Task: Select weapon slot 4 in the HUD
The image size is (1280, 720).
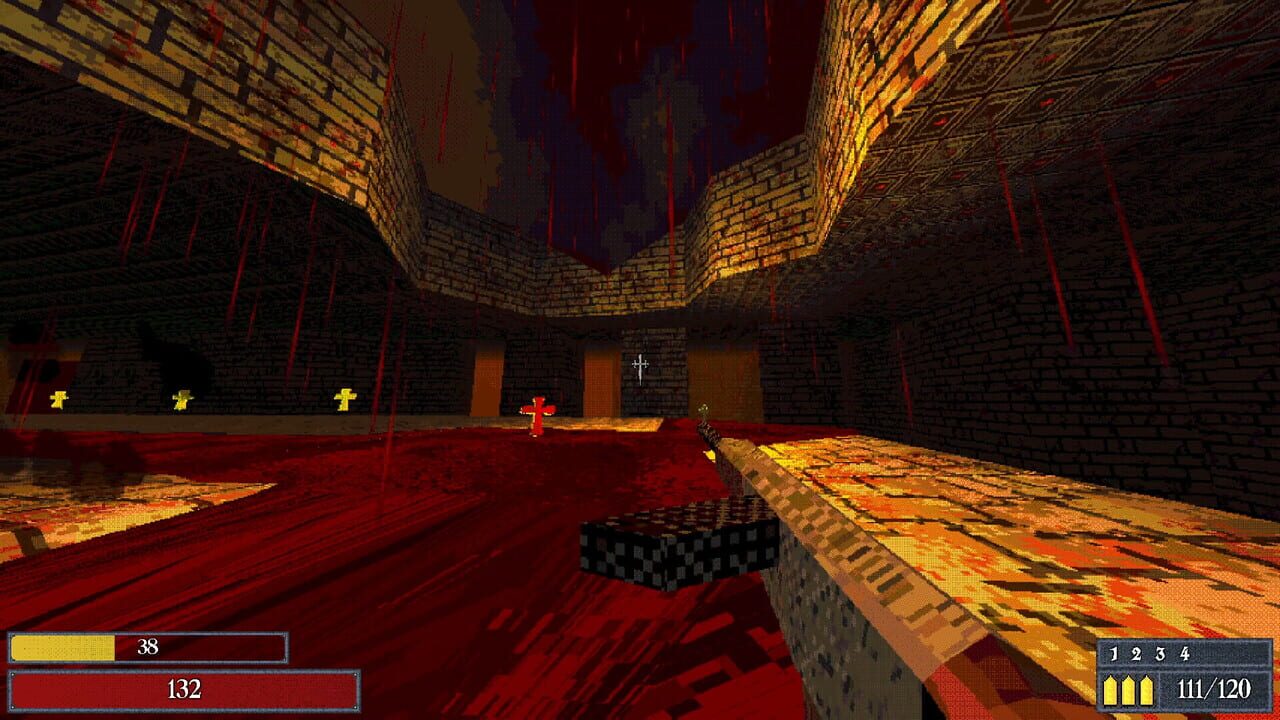Action: click(x=1185, y=655)
